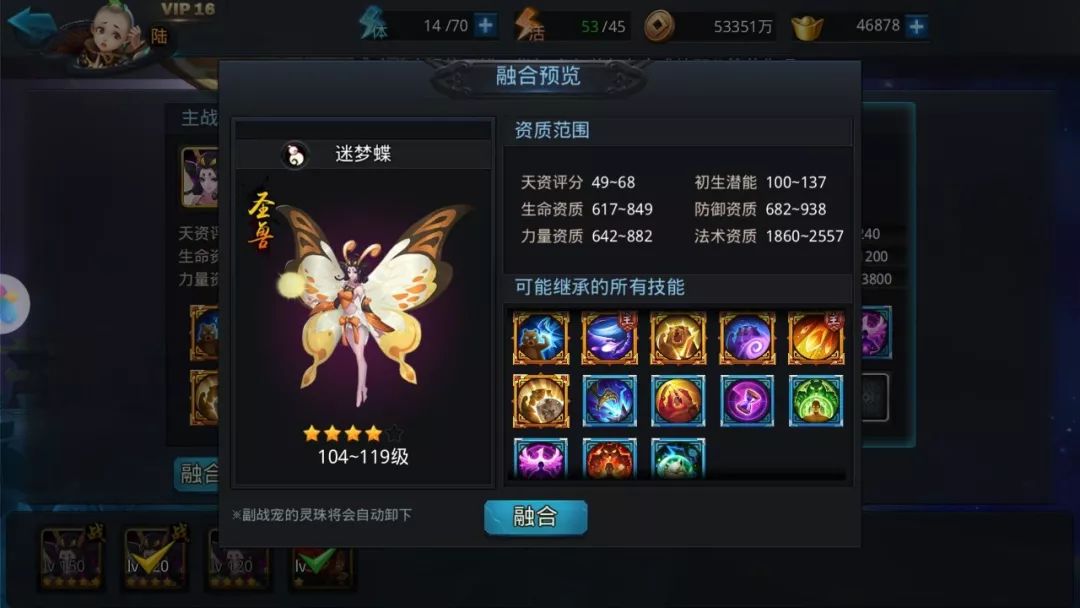The image size is (1080, 608).
Task: Select the blue lightning claw skill
Action: click(609, 401)
